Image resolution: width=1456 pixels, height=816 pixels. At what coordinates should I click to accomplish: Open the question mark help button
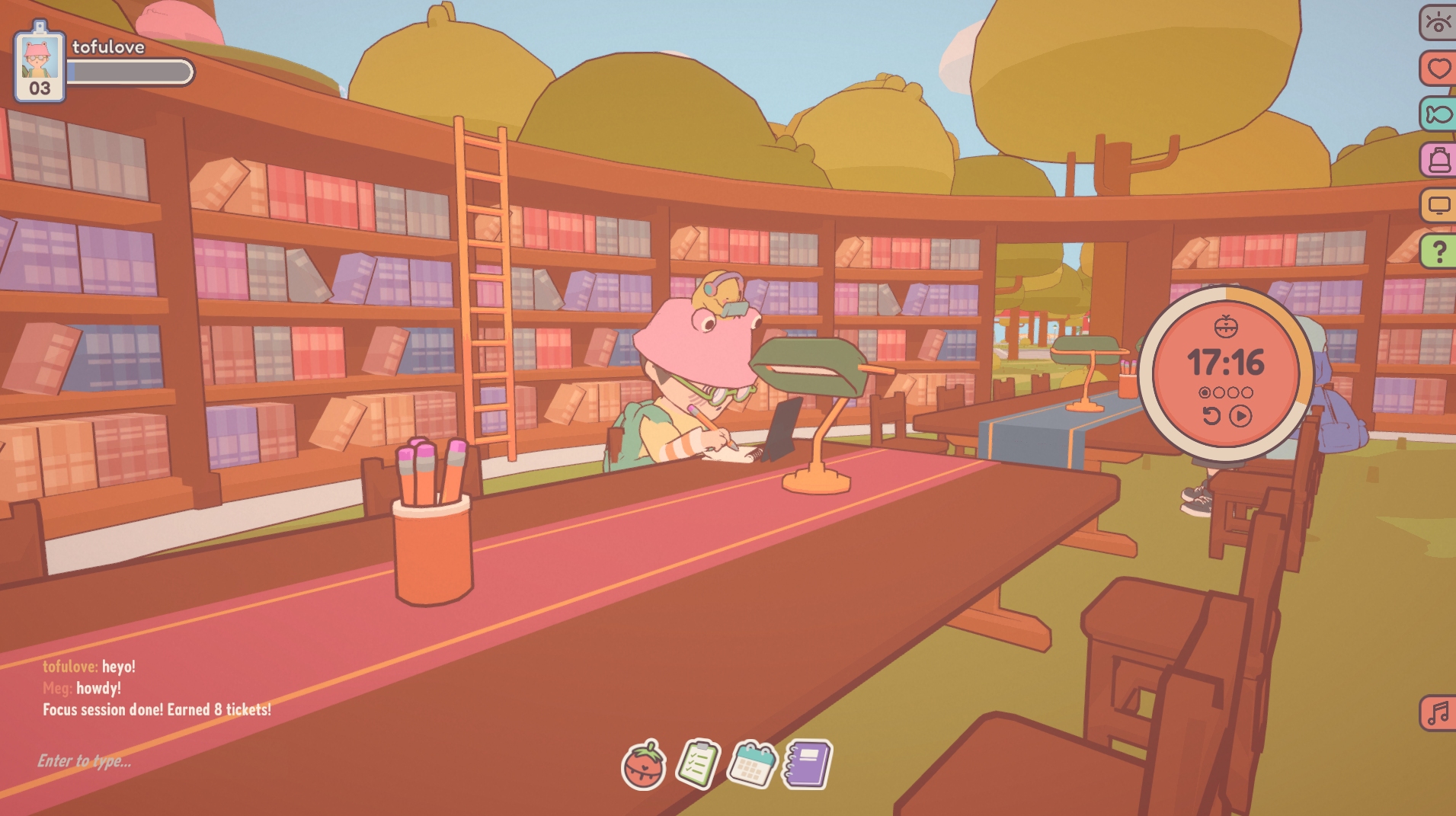click(x=1438, y=251)
